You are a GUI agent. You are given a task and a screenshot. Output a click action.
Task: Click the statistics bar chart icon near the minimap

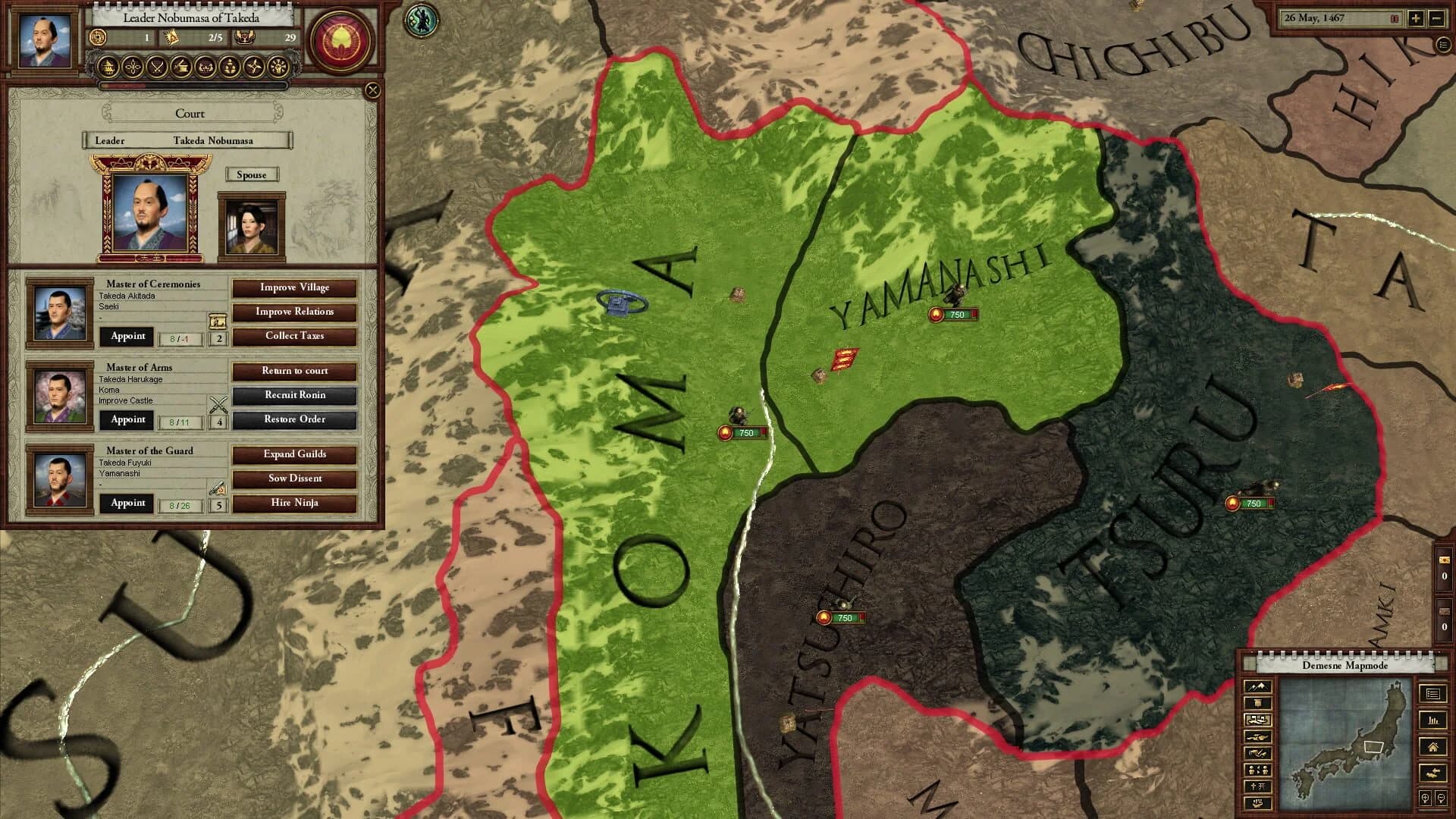1433,721
